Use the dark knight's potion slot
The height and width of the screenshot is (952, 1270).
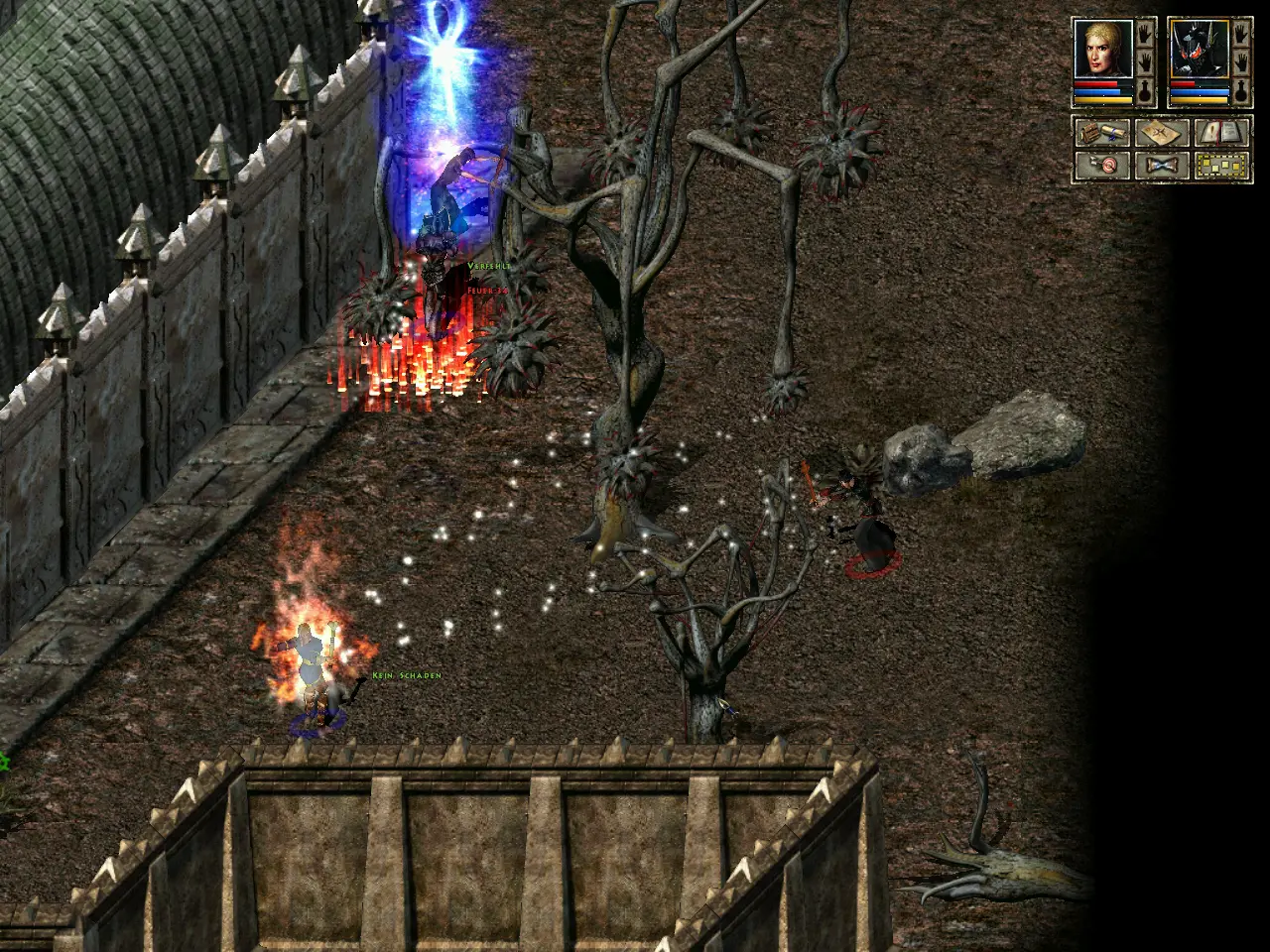pyautogui.click(x=1241, y=92)
